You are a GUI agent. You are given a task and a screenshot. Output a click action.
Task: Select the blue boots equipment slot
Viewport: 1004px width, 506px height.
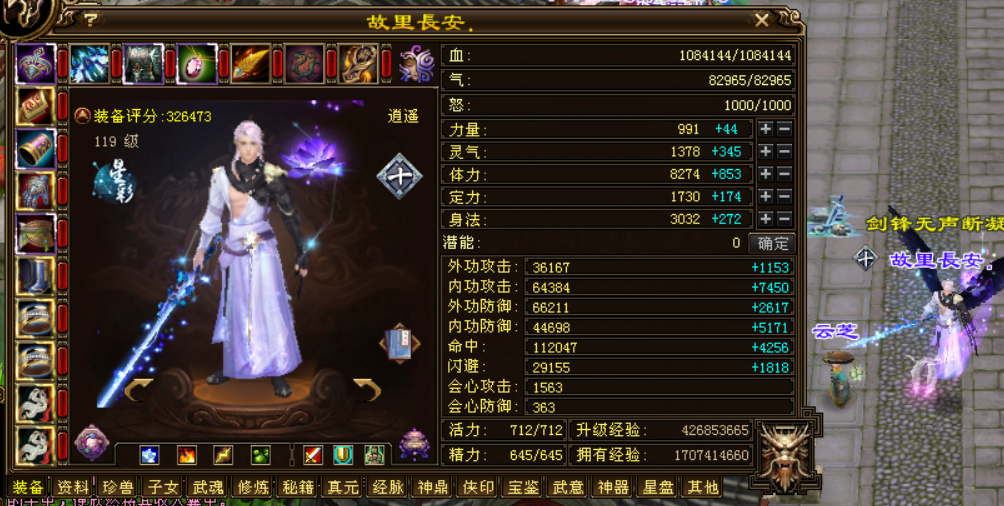coord(36,277)
